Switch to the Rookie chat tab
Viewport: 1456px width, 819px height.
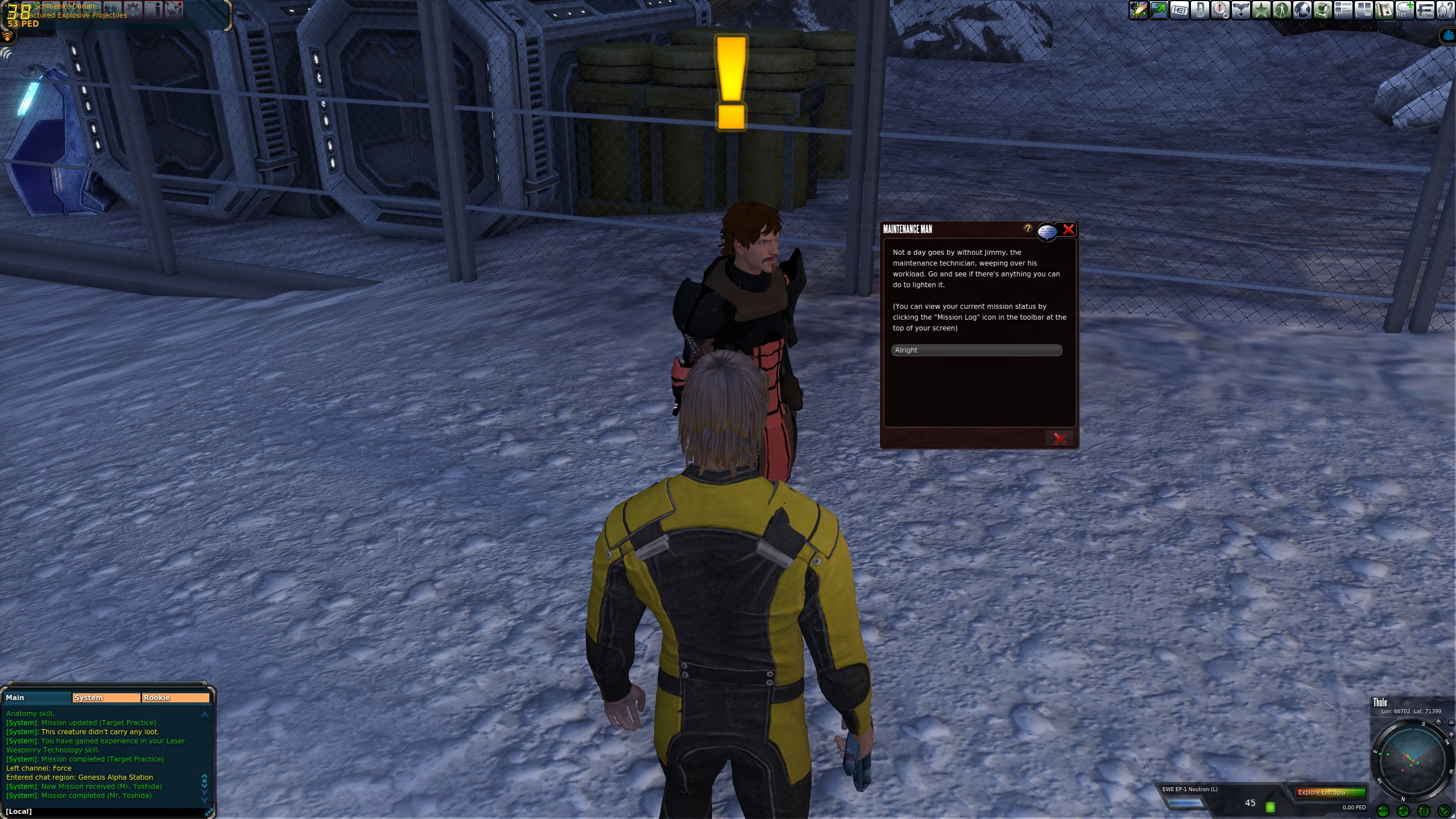pos(175,698)
